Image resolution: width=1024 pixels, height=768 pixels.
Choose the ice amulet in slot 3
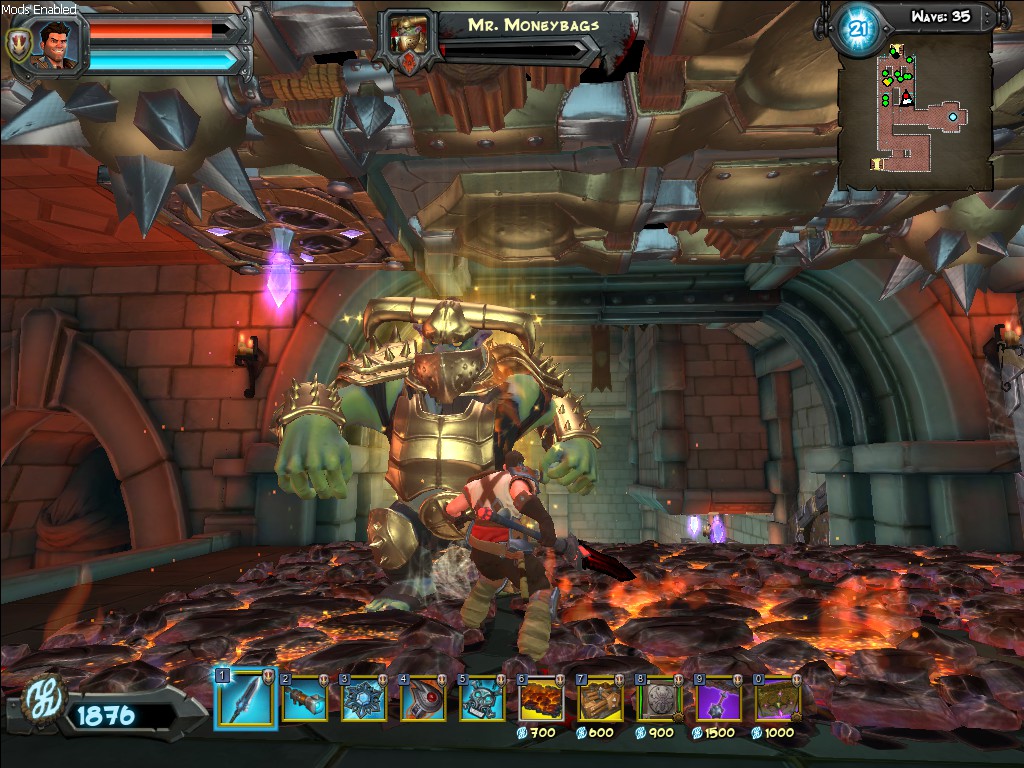point(364,699)
